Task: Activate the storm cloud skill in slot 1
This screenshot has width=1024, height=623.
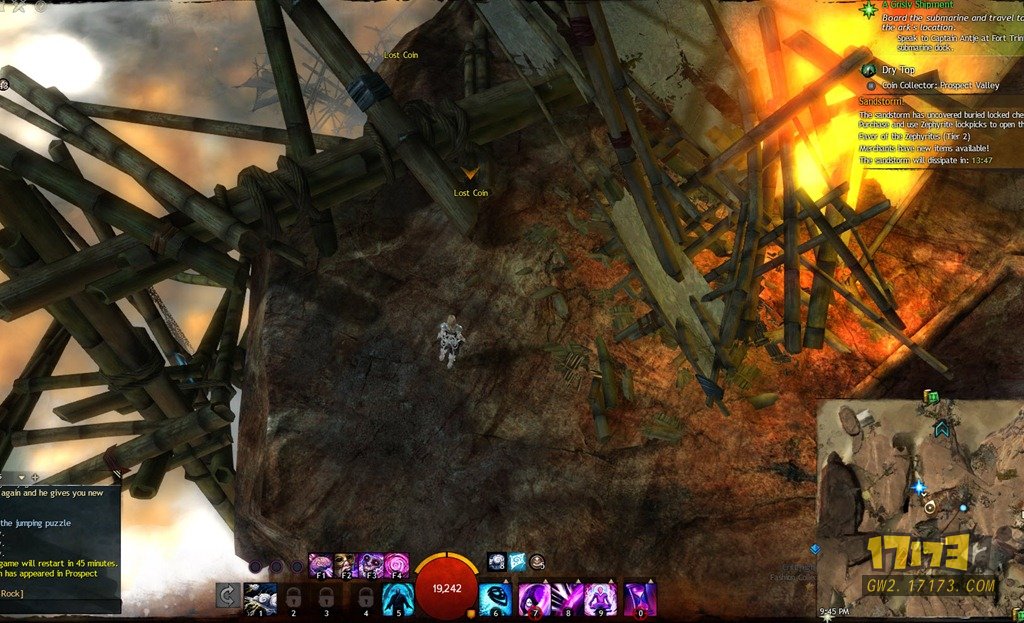Action: [x=260, y=598]
